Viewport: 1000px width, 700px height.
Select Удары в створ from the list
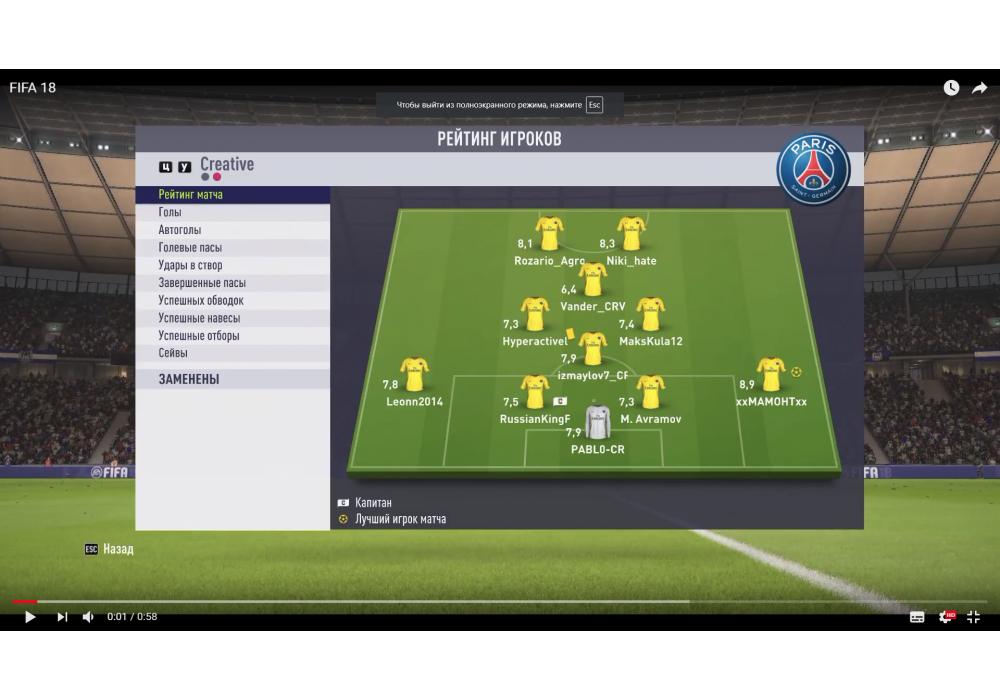point(232,266)
